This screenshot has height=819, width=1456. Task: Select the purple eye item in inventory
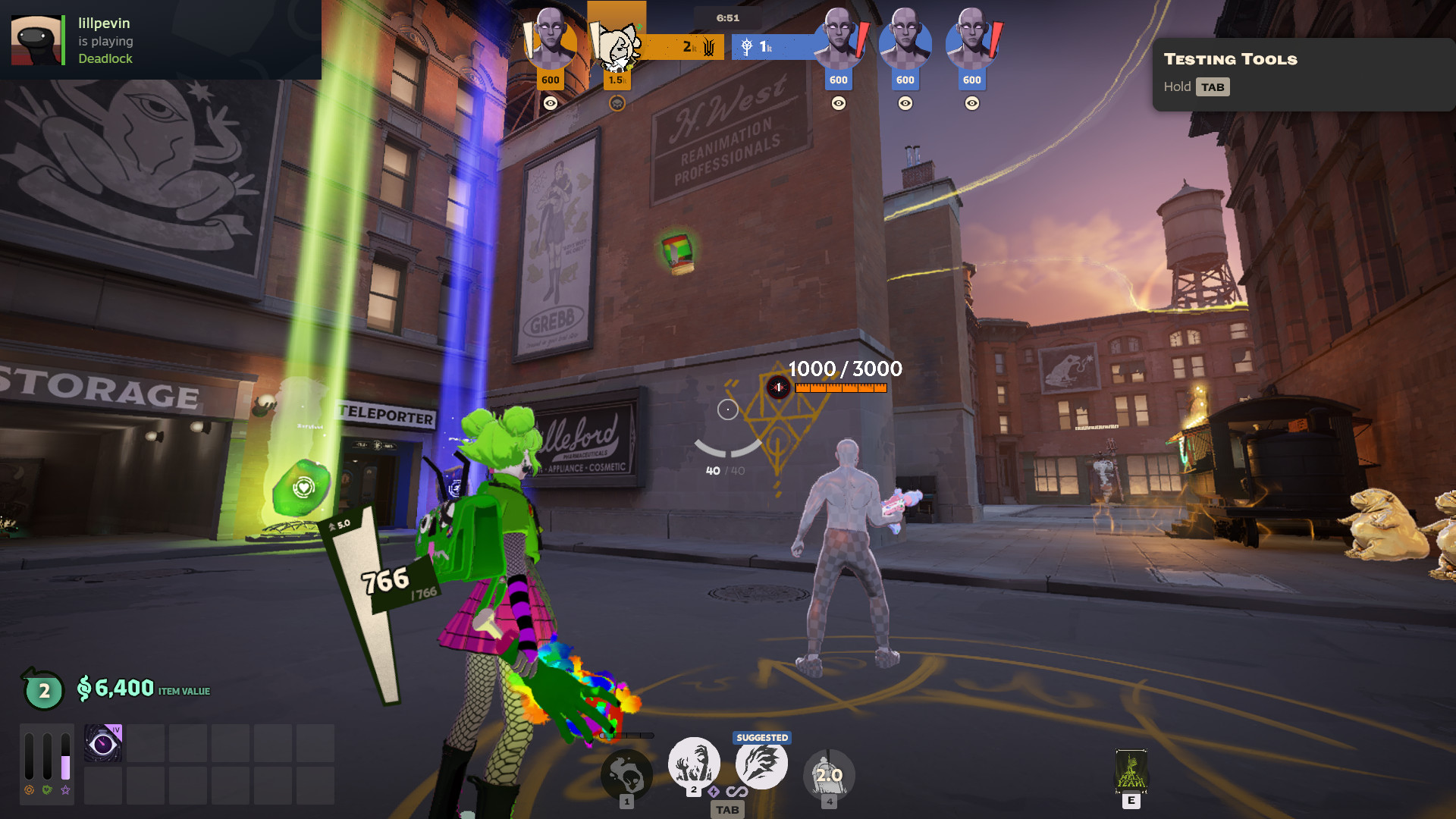pos(103,743)
